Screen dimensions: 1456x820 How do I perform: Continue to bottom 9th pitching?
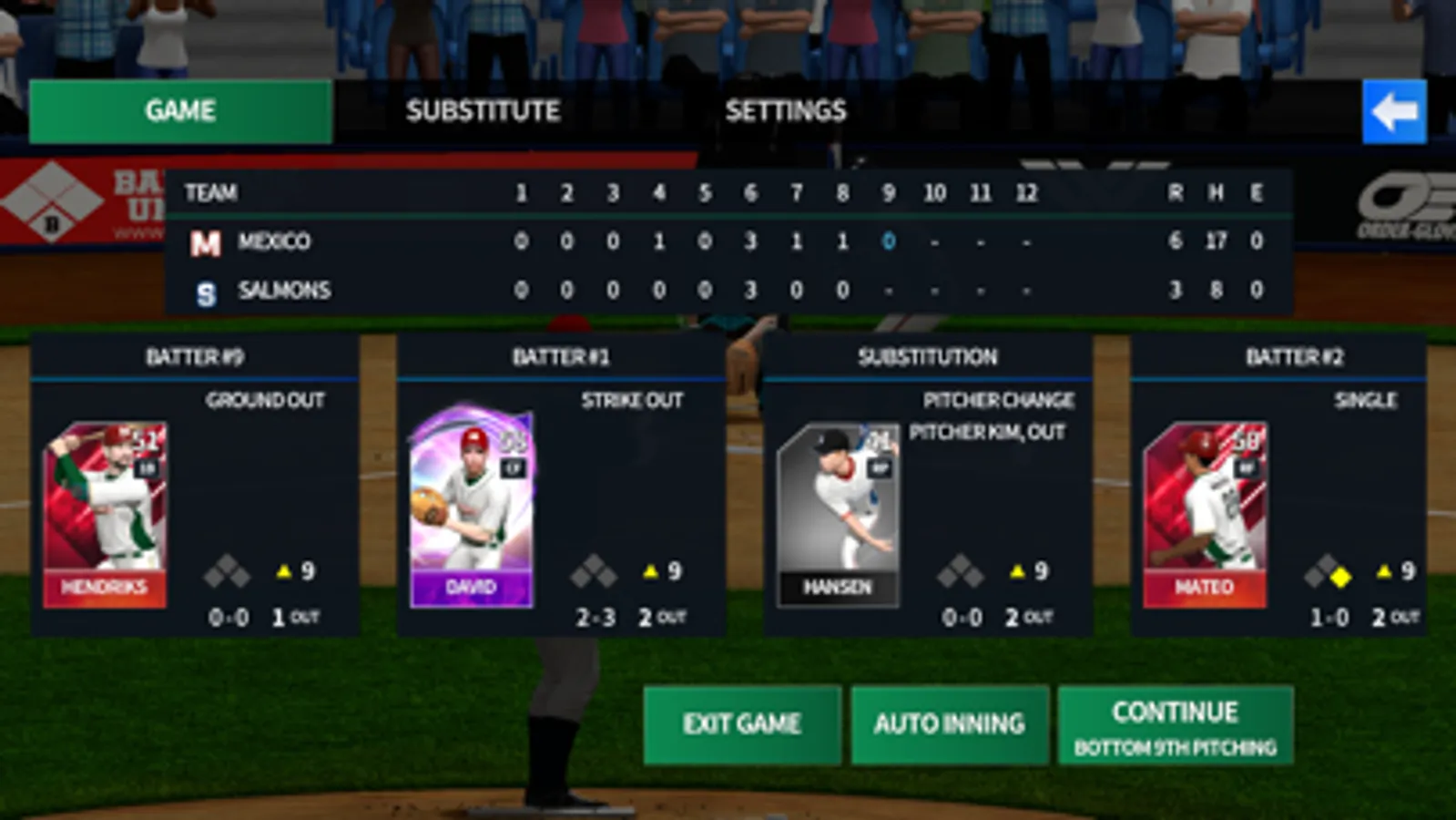(x=1173, y=724)
